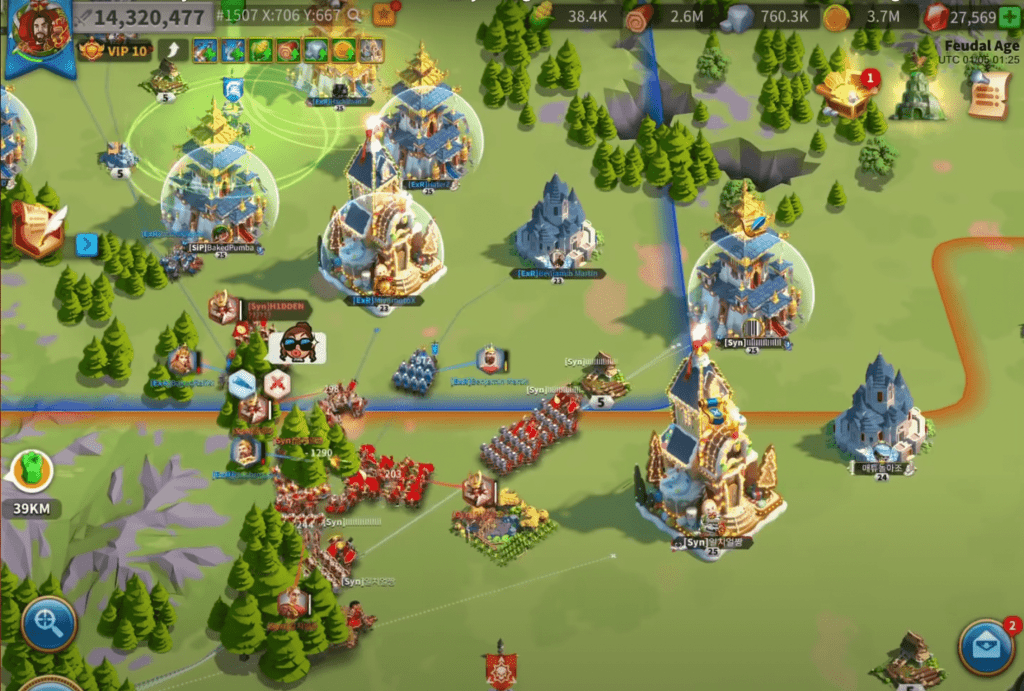Click the blue hexagon troop action button
1024x691 pixels.
(242, 384)
